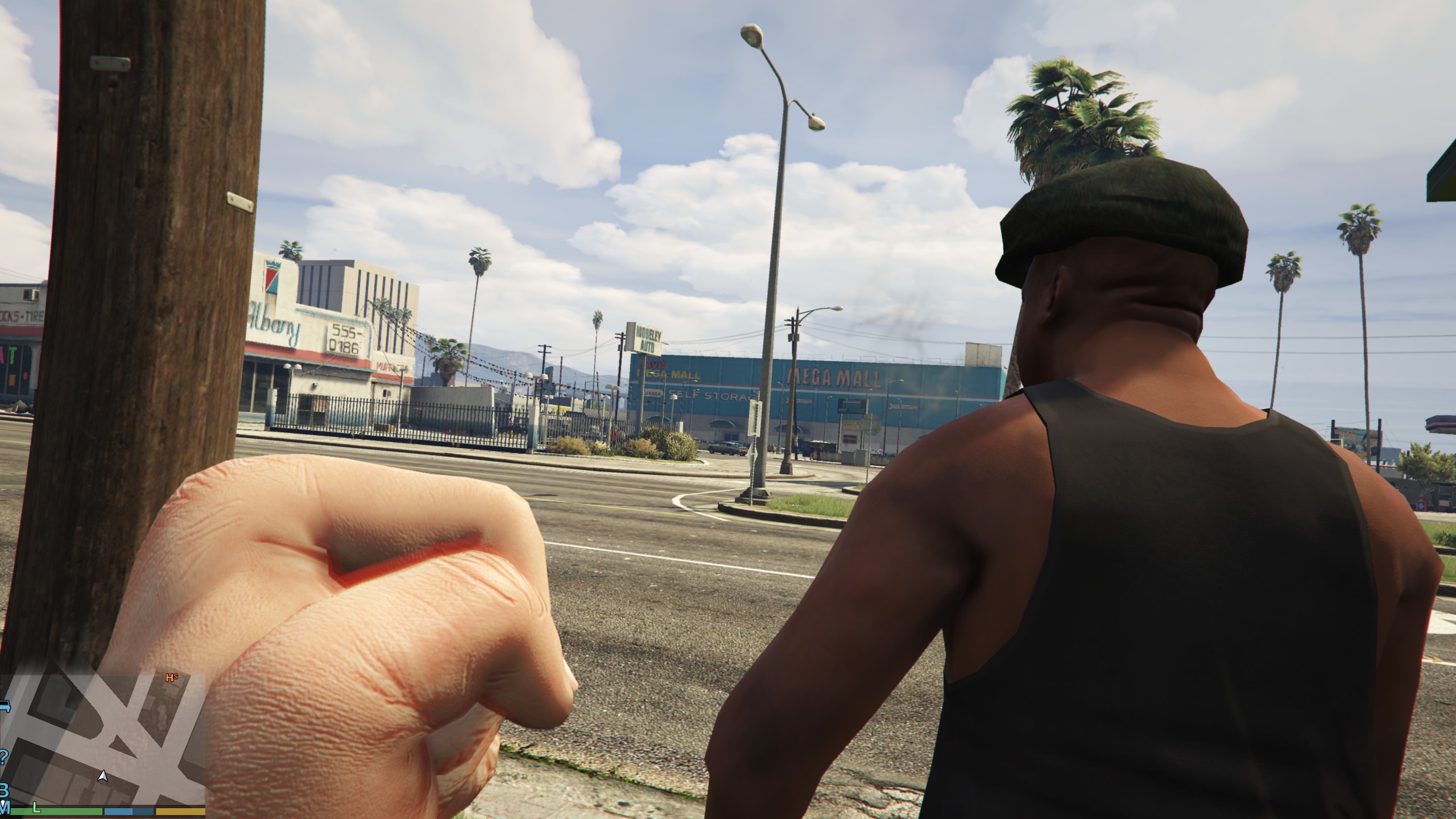Click the blue B mission blip
The width and height of the screenshot is (1456, 819).
(3, 791)
